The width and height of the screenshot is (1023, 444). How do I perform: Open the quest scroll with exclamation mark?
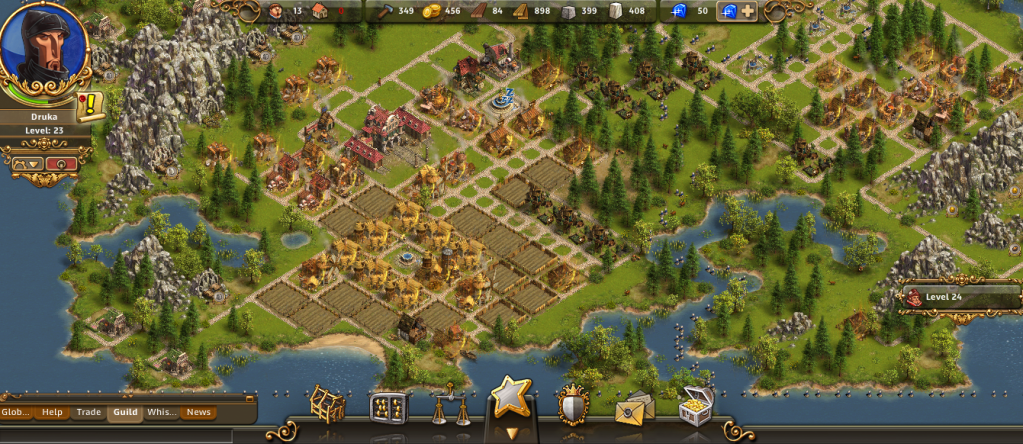click(88, 105)
